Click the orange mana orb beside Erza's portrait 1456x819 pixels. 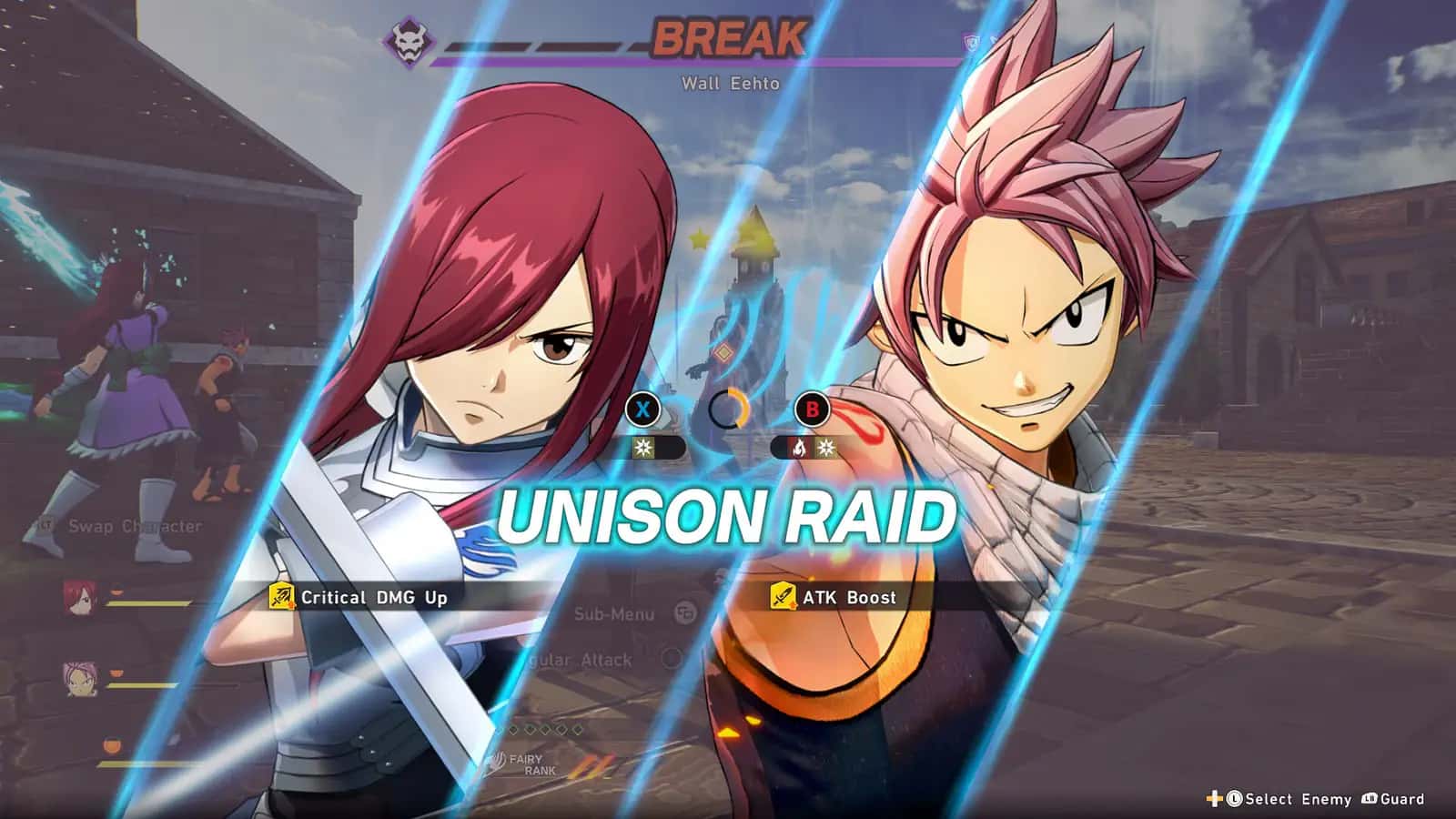(117, 590)
